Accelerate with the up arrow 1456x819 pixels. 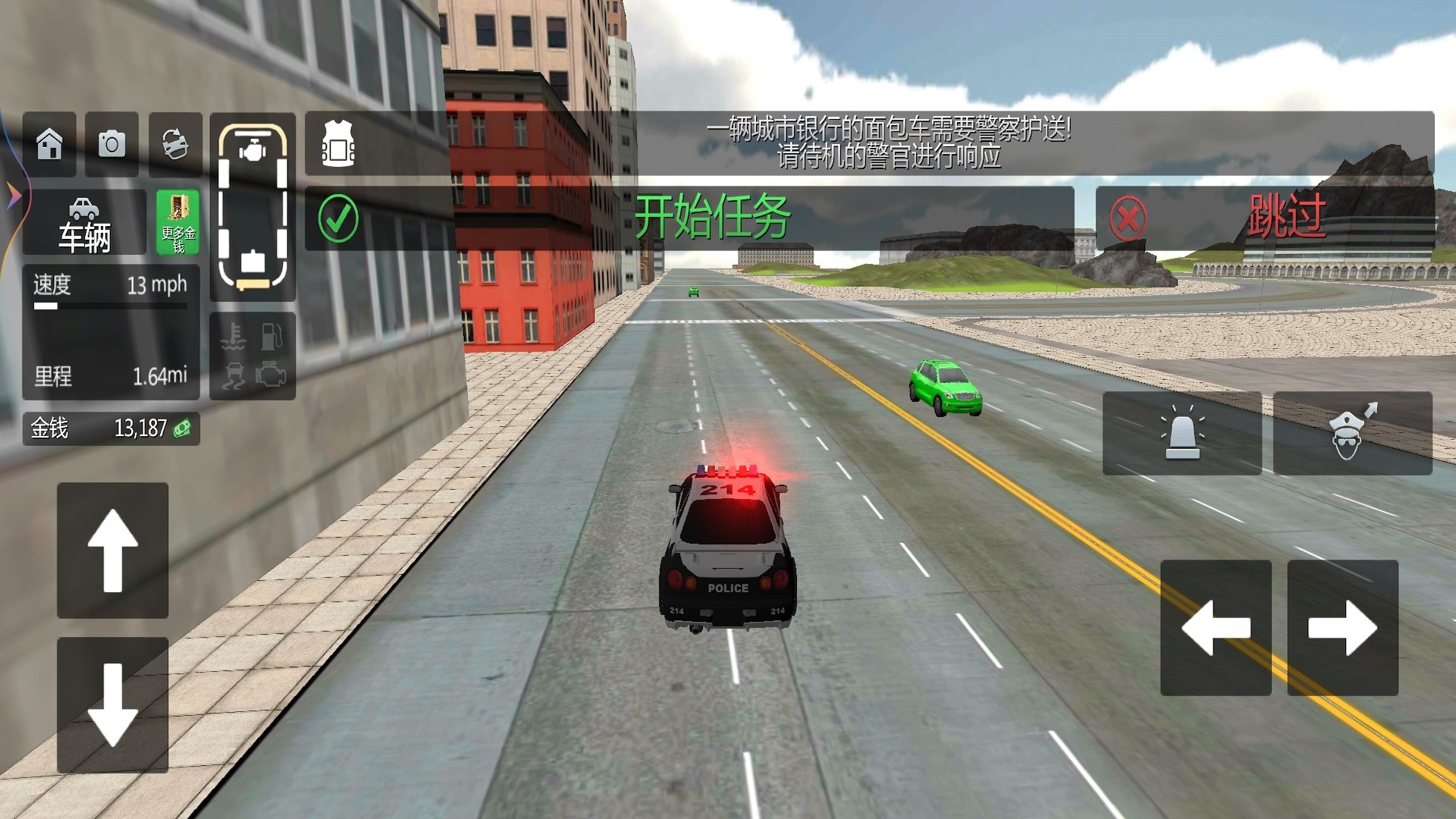[113, 551]
